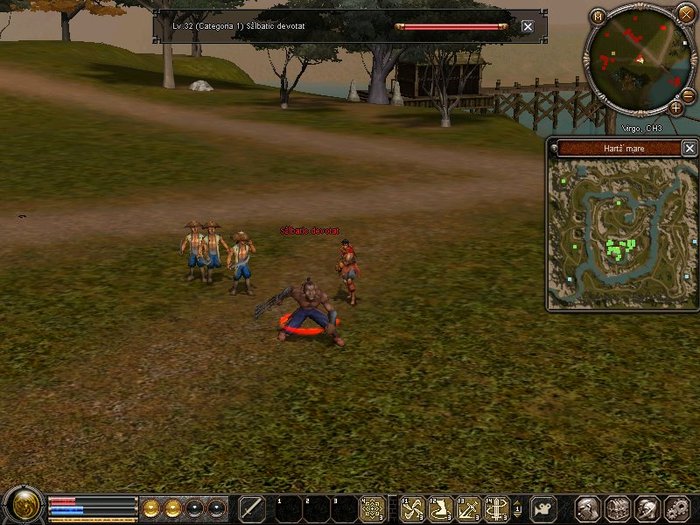Activate the boot dash skill

(440, 509)
